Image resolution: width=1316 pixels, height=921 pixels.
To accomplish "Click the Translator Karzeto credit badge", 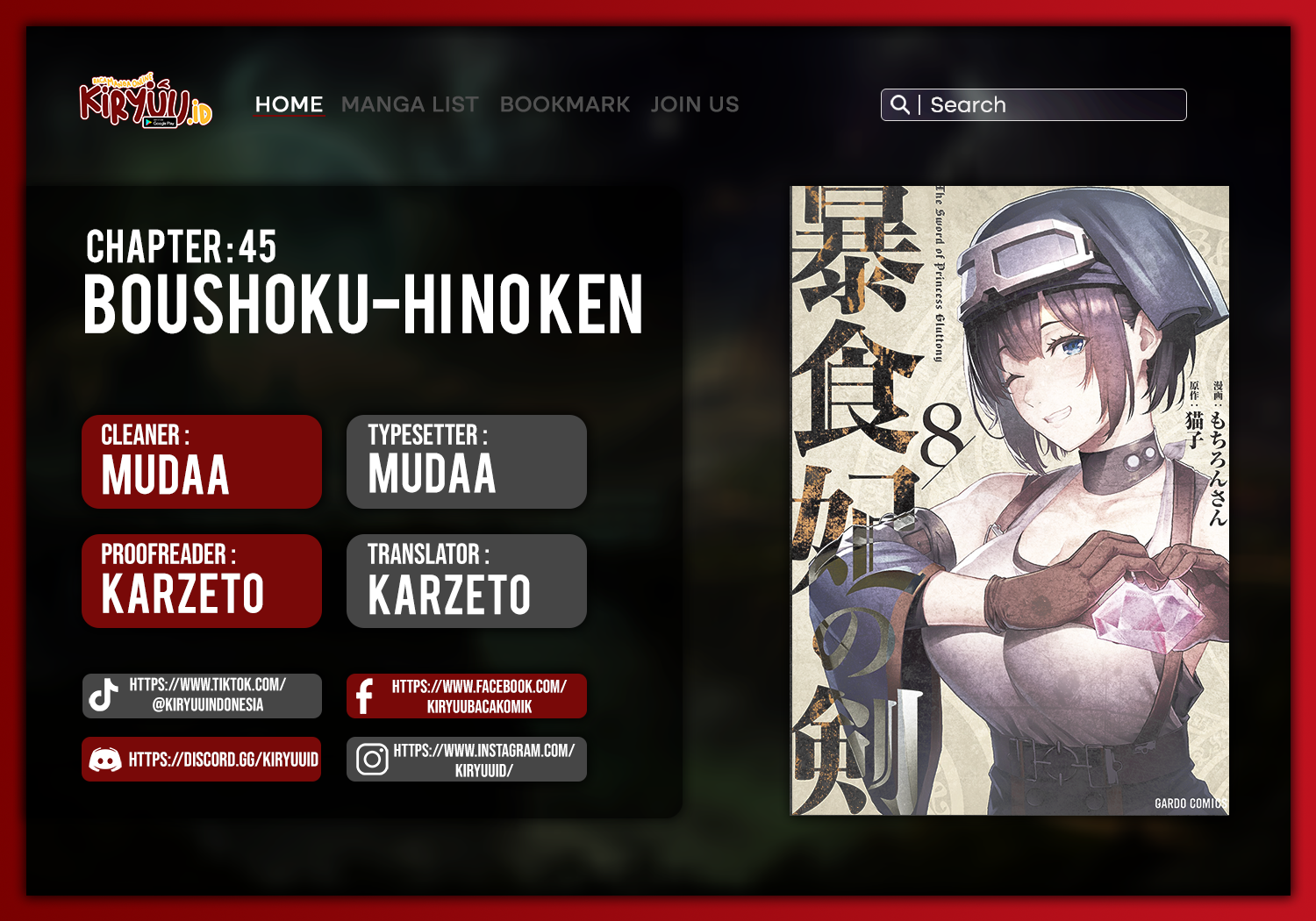I will coord(467,581).
